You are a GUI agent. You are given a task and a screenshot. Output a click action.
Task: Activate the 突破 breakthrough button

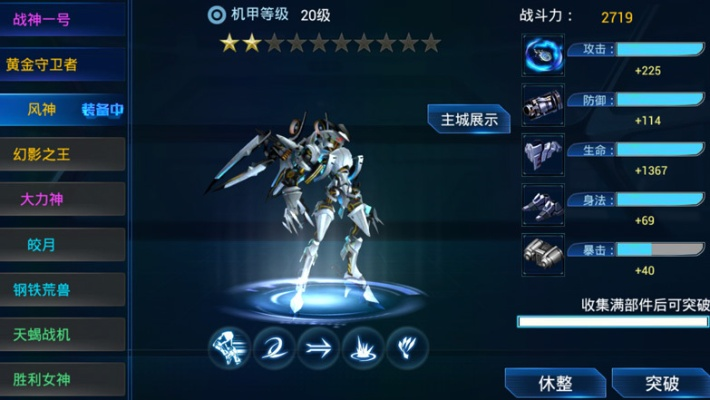pyautogui.click(x=661, y=383)
